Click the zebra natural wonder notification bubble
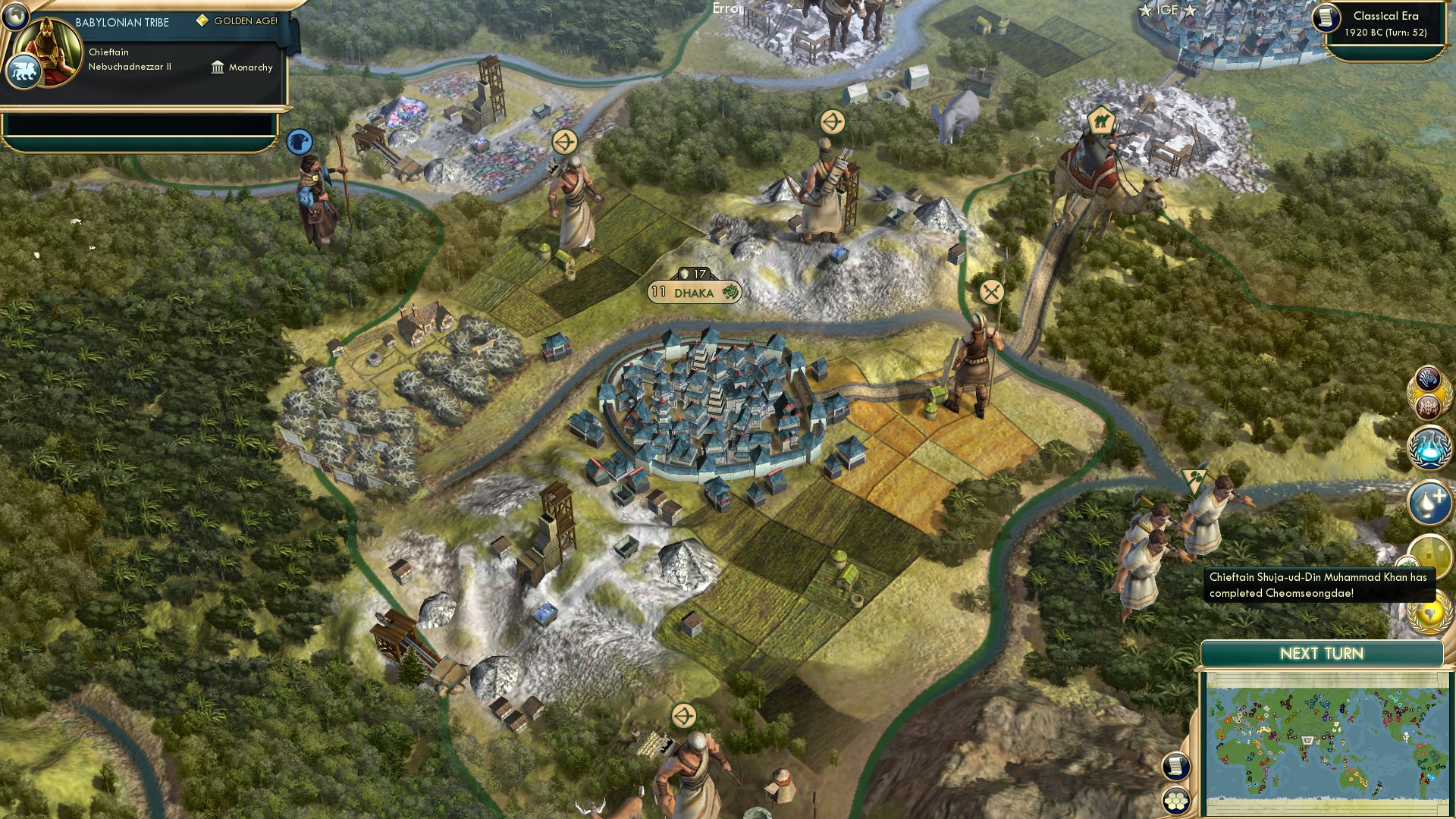Viewport: 1456px width, 819px height. point(1427,379)
